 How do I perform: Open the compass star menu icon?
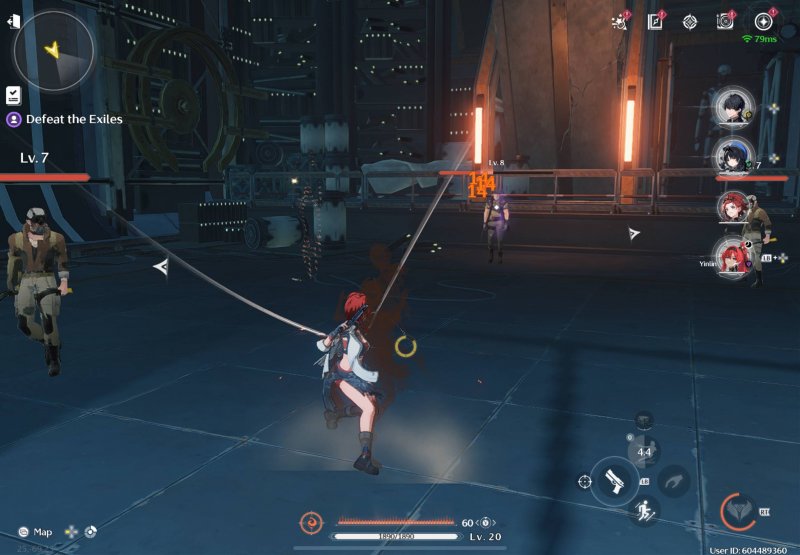click(x=764, y=21)
